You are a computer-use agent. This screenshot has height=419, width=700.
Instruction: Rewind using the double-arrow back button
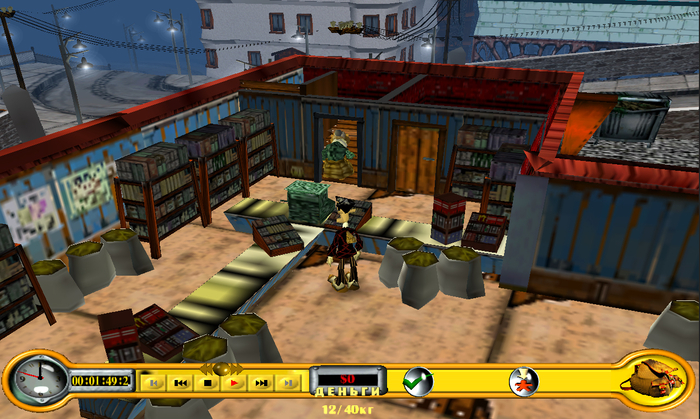[181, 382]
